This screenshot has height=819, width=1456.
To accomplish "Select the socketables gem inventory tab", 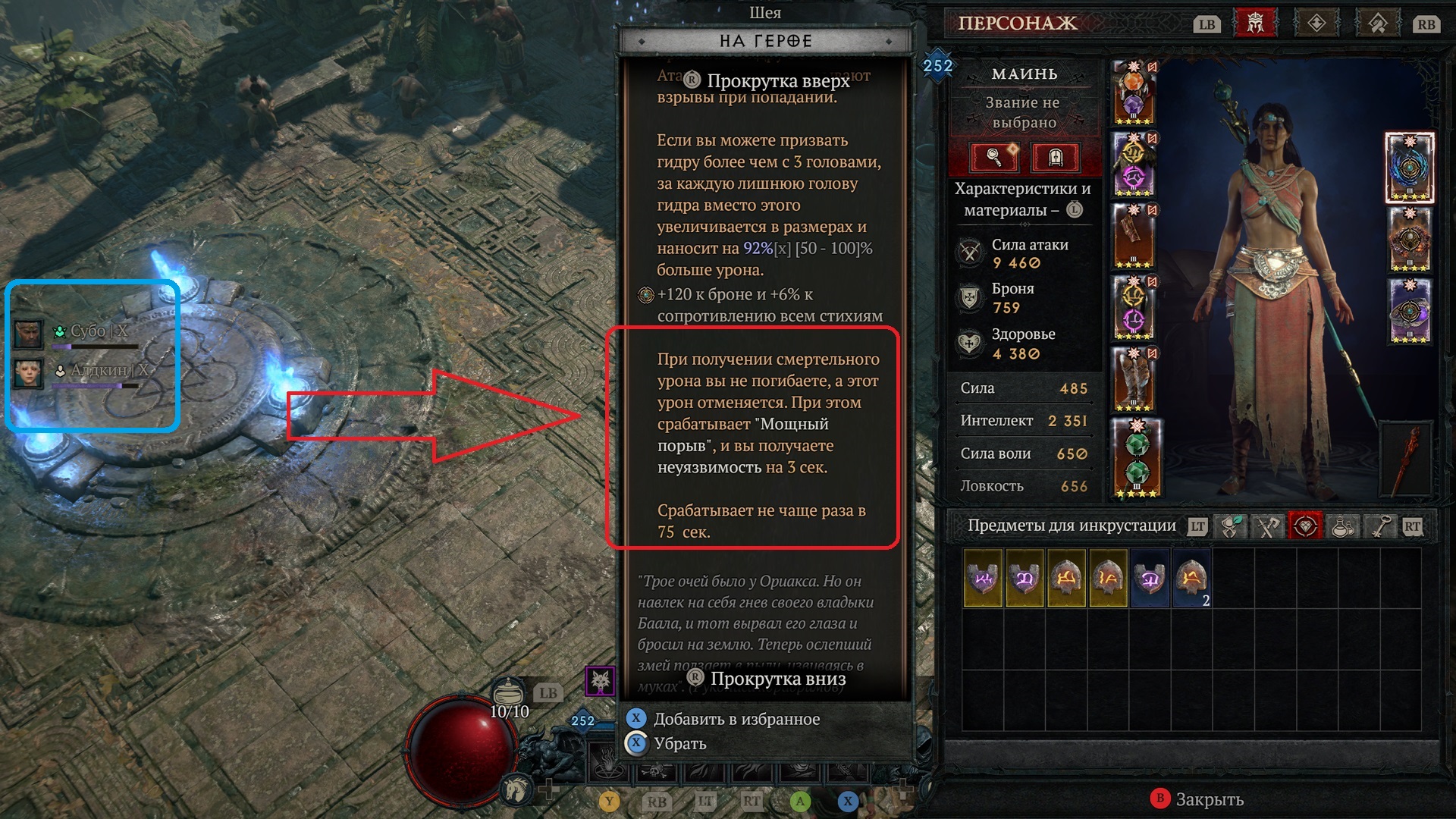I will (x=1305, y=526).
